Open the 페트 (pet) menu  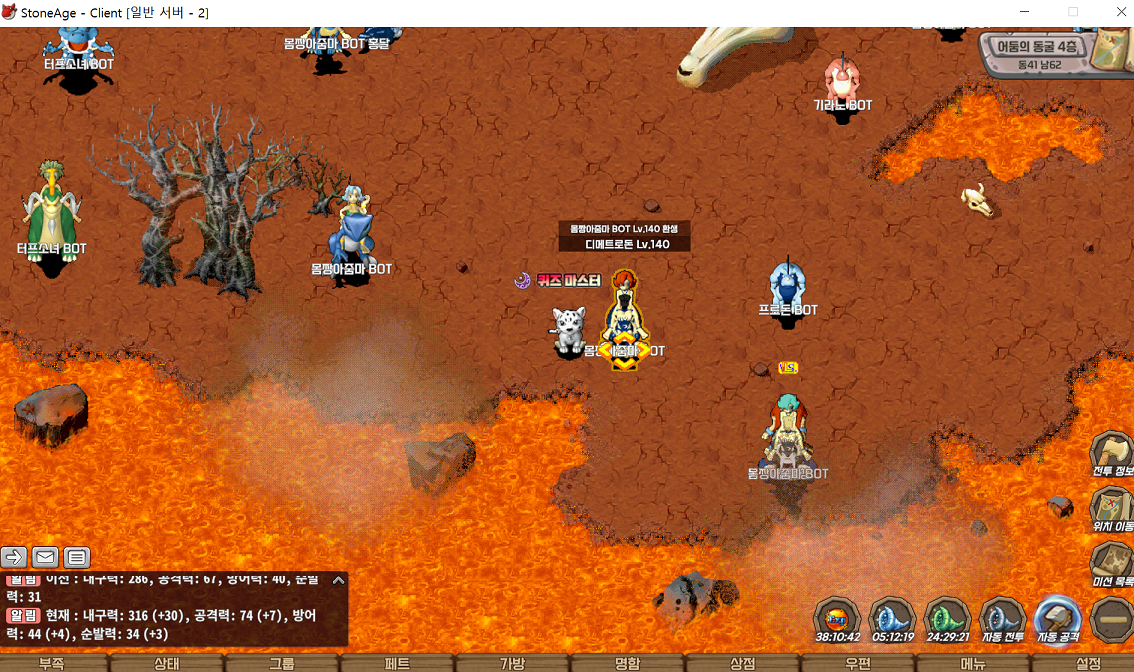(x=397, y=663)
